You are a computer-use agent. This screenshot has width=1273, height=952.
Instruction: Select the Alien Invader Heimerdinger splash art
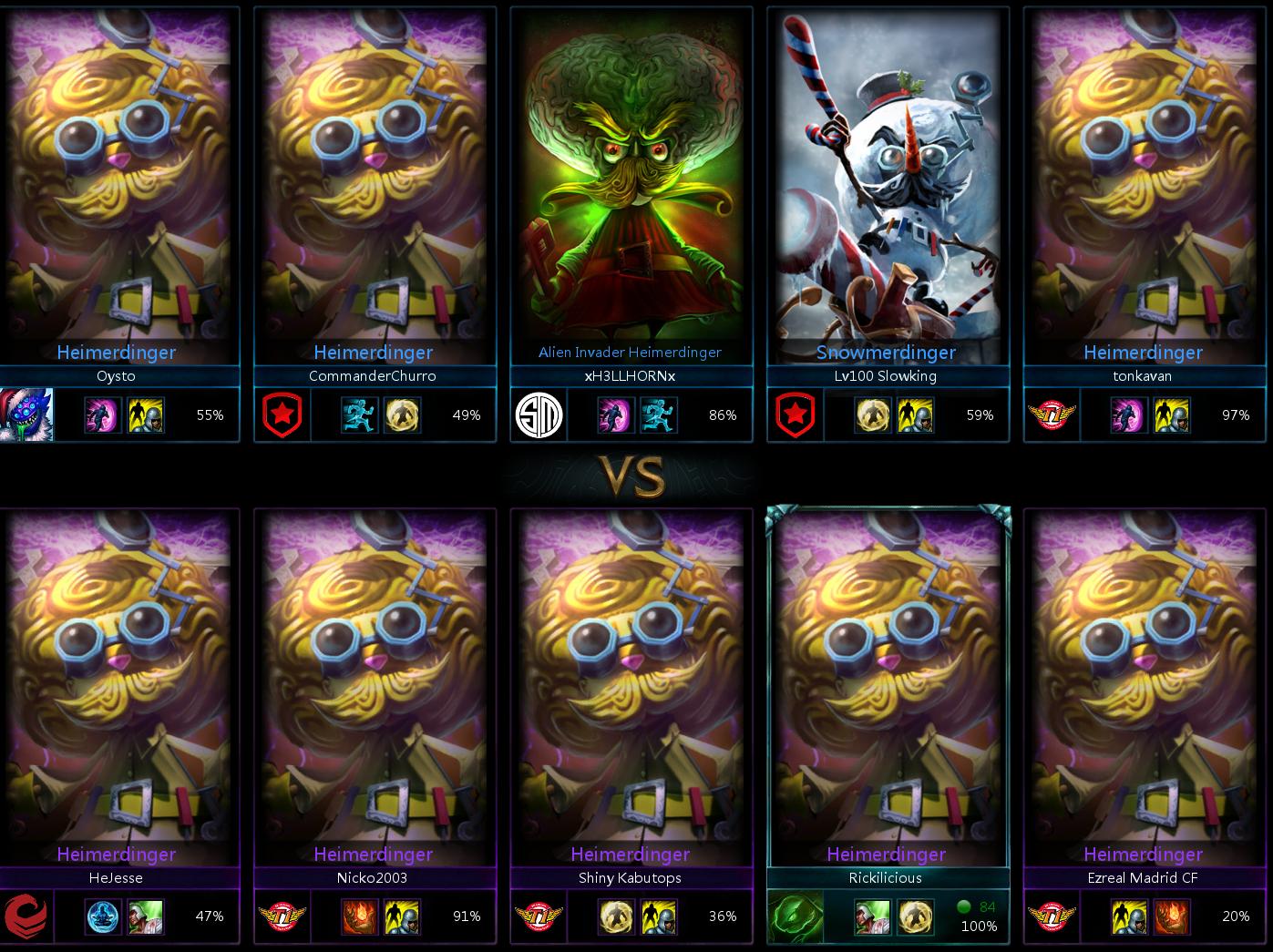[x=631, y=182]
